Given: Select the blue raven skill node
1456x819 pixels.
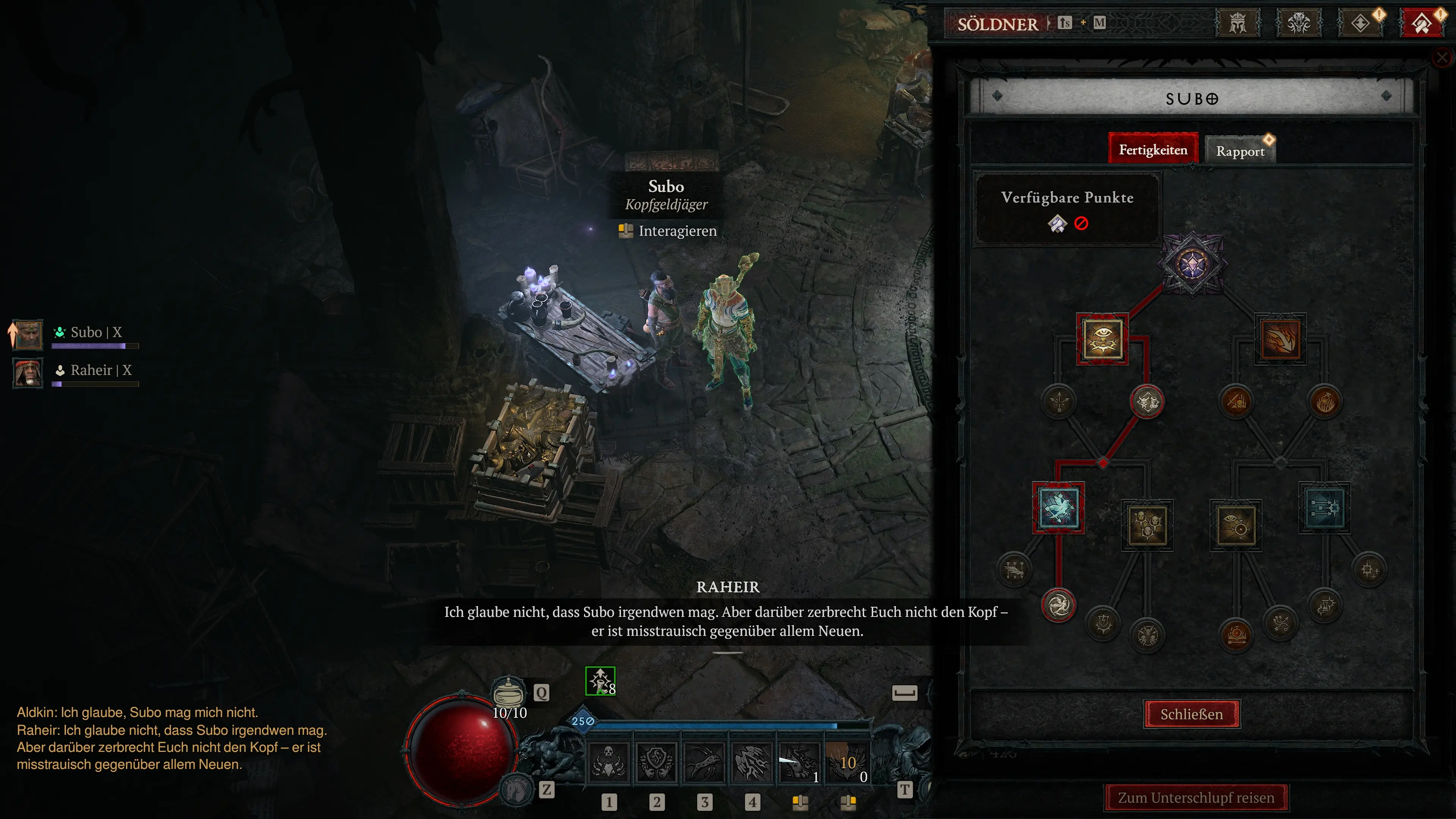Looking at the screenshot, I should tap(1058, 508).
